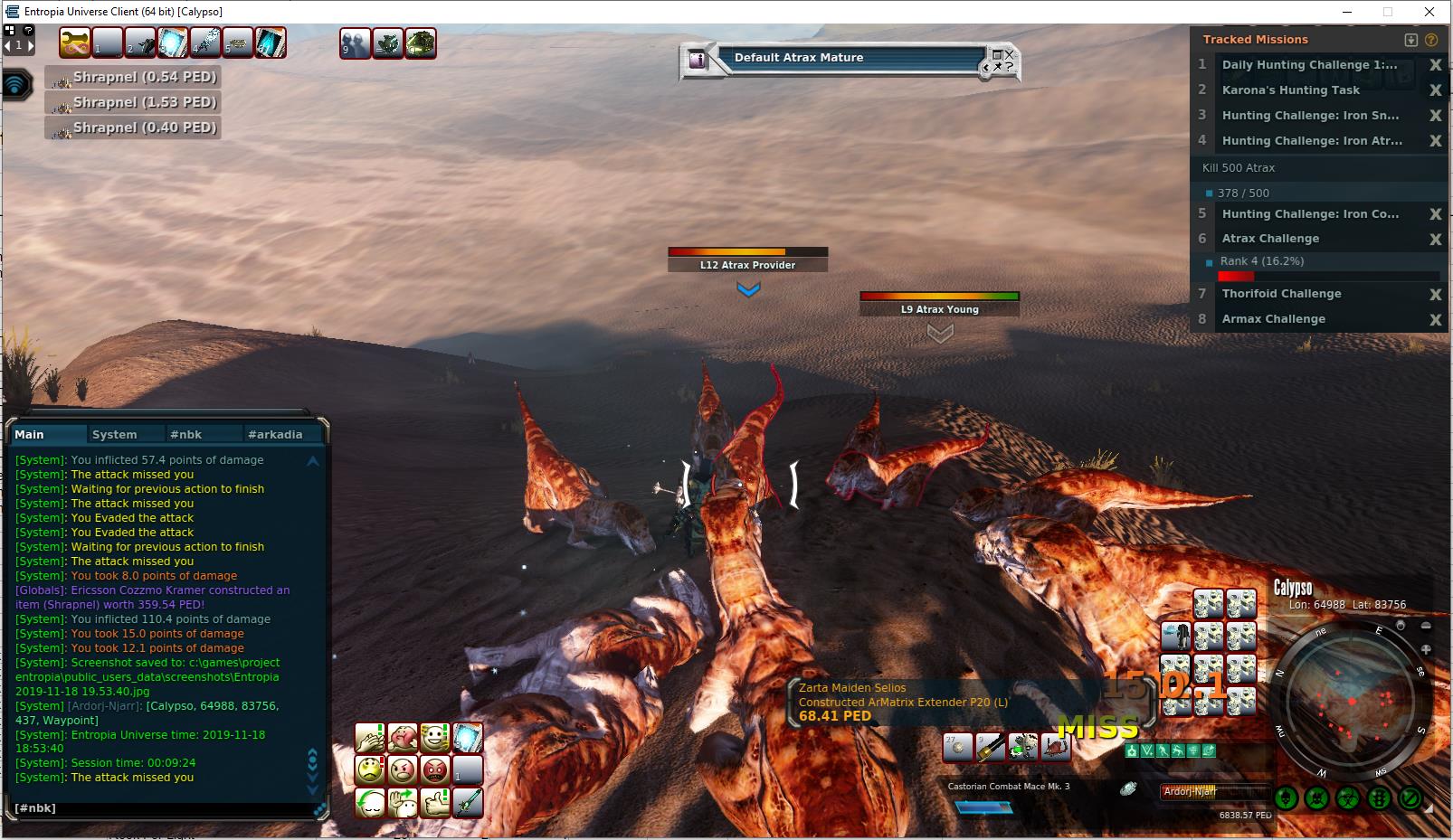The height and width of the screenshot is (840, 1453).
Task: Stop tracking the Armax Challenge mission
Action: [1435, 319]
